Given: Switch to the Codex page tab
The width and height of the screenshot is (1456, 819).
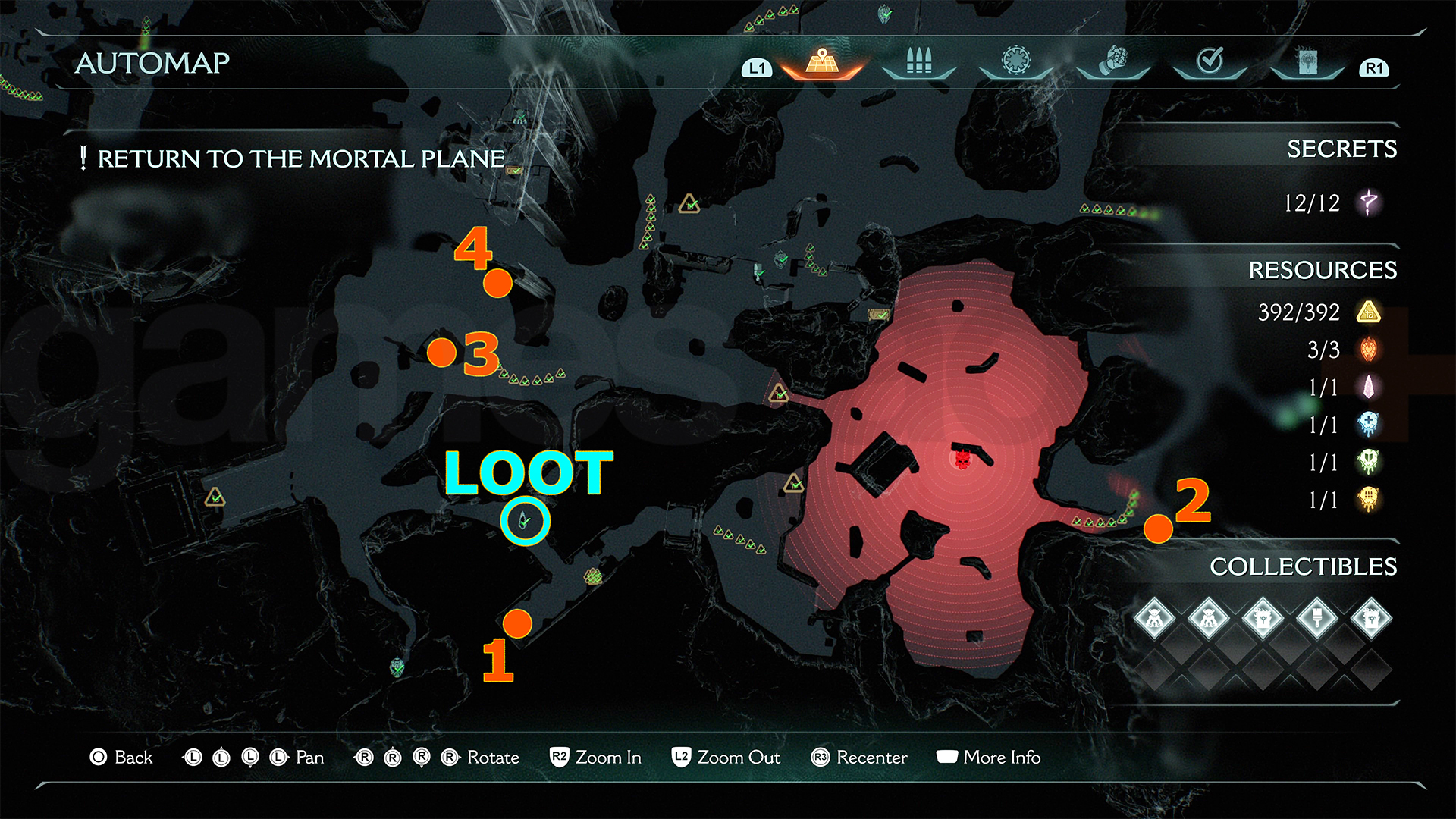Looking at the screenshot, I should (1307, 62).
